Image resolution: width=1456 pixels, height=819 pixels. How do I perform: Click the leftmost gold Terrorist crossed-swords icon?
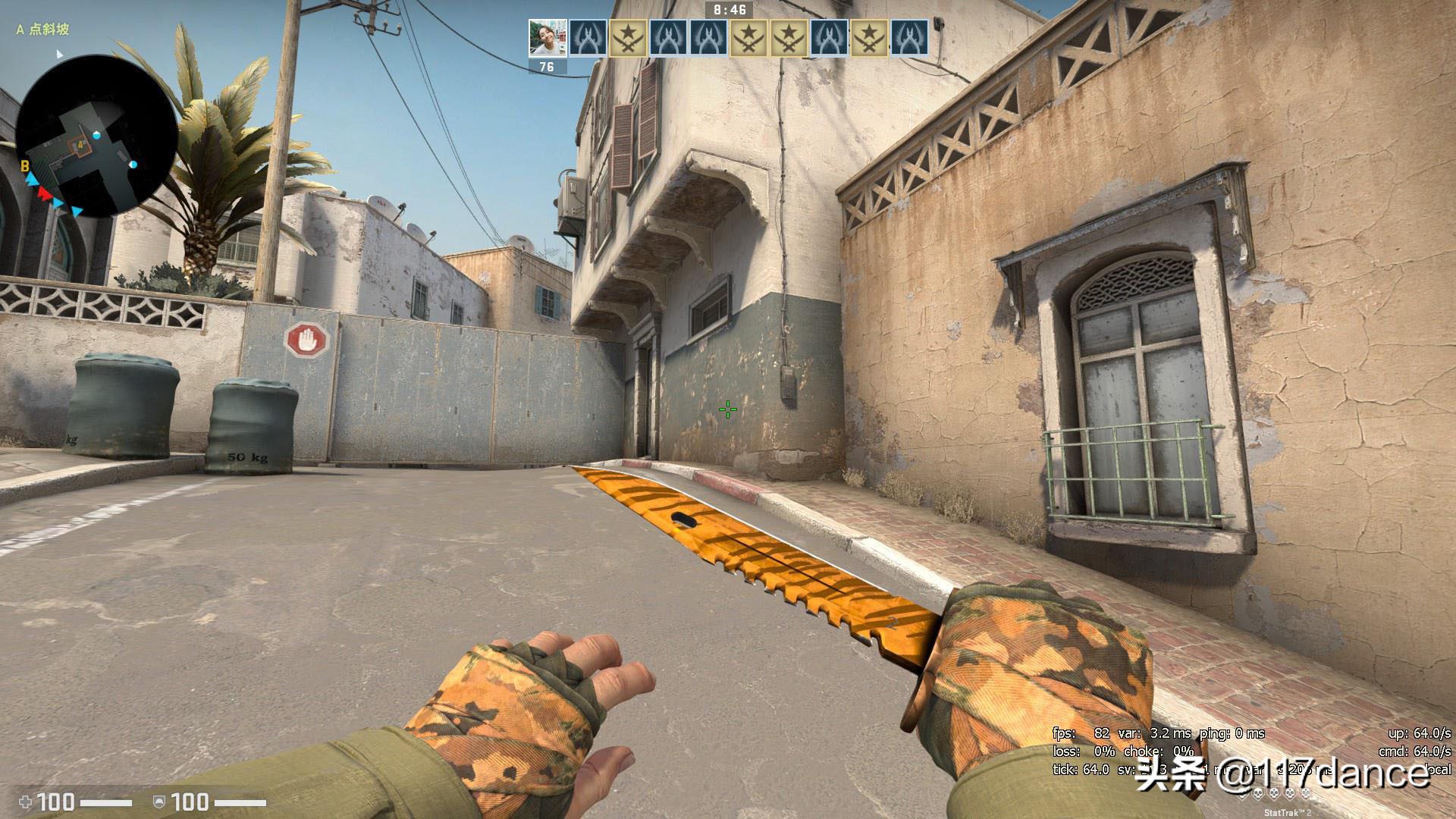pos(629,37)
